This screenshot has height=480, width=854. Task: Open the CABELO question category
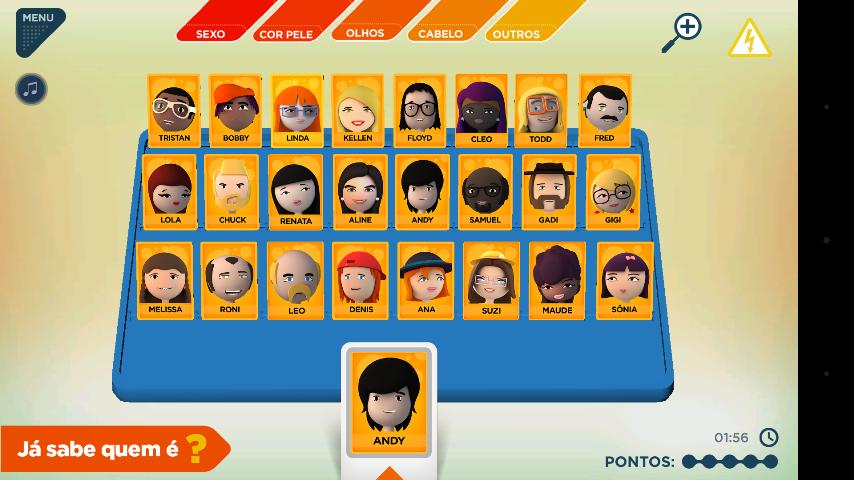(441, 31)
